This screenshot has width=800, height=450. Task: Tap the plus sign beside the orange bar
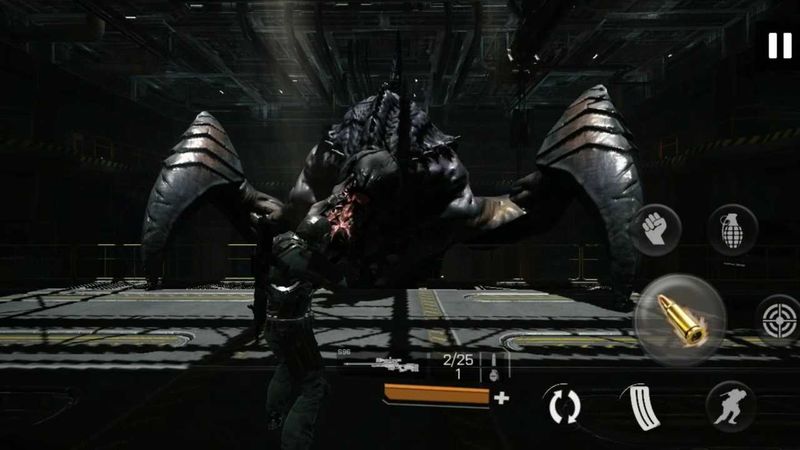point(501,397)
